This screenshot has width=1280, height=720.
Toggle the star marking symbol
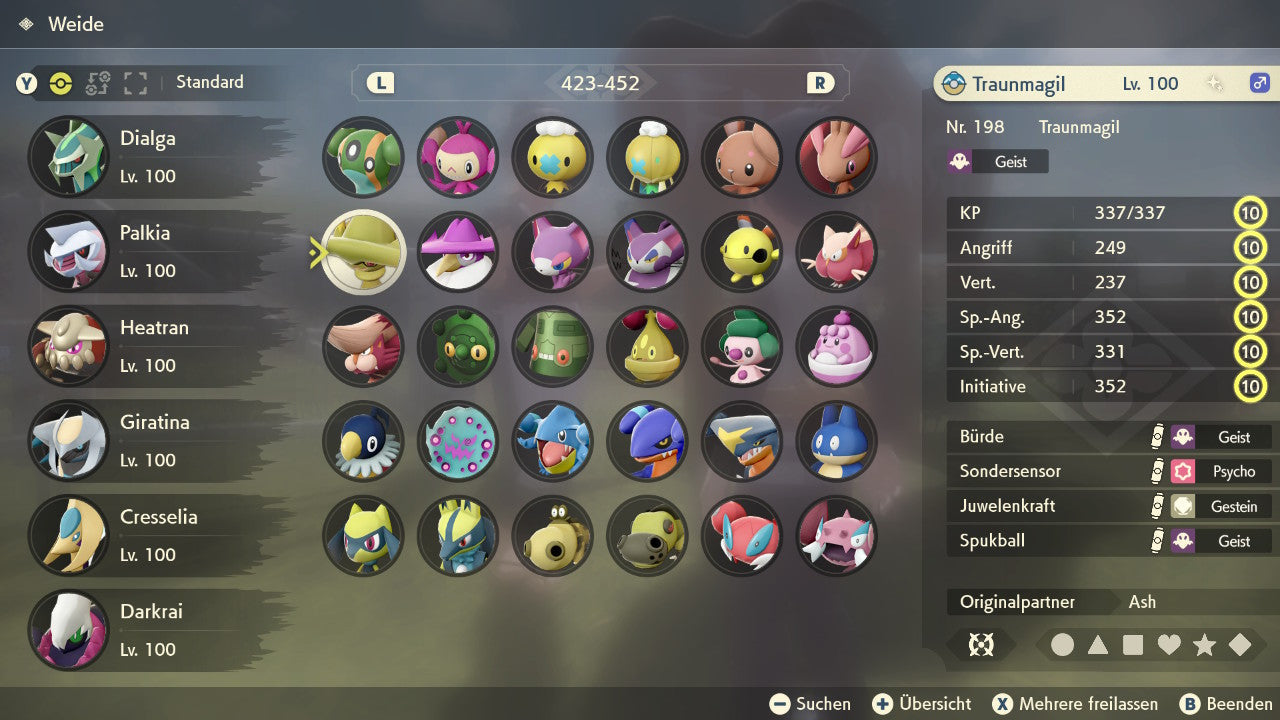(1204, 645)
